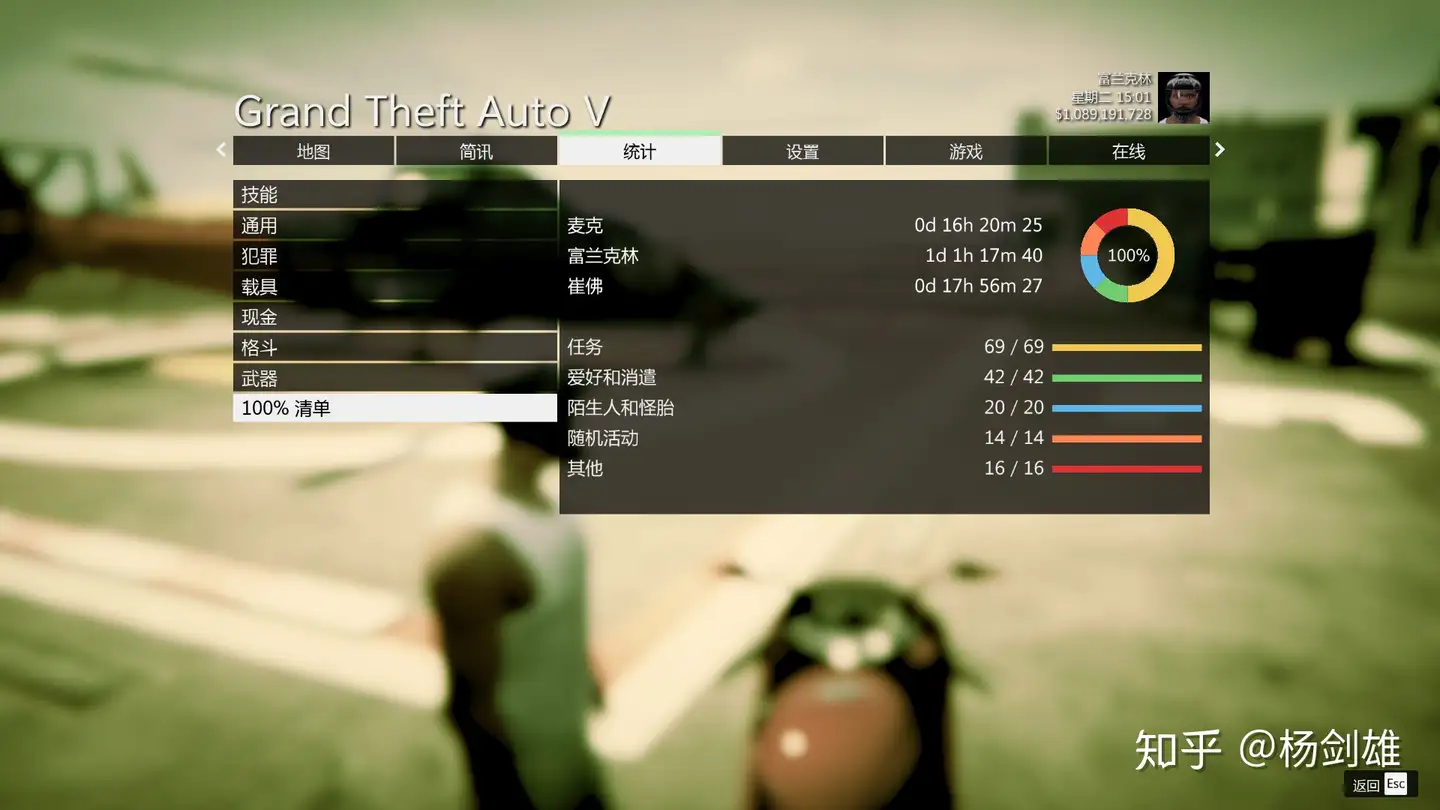Open the 现金 statistics
The height and width of the screenshot is (810, 1440).
[394, 316]
